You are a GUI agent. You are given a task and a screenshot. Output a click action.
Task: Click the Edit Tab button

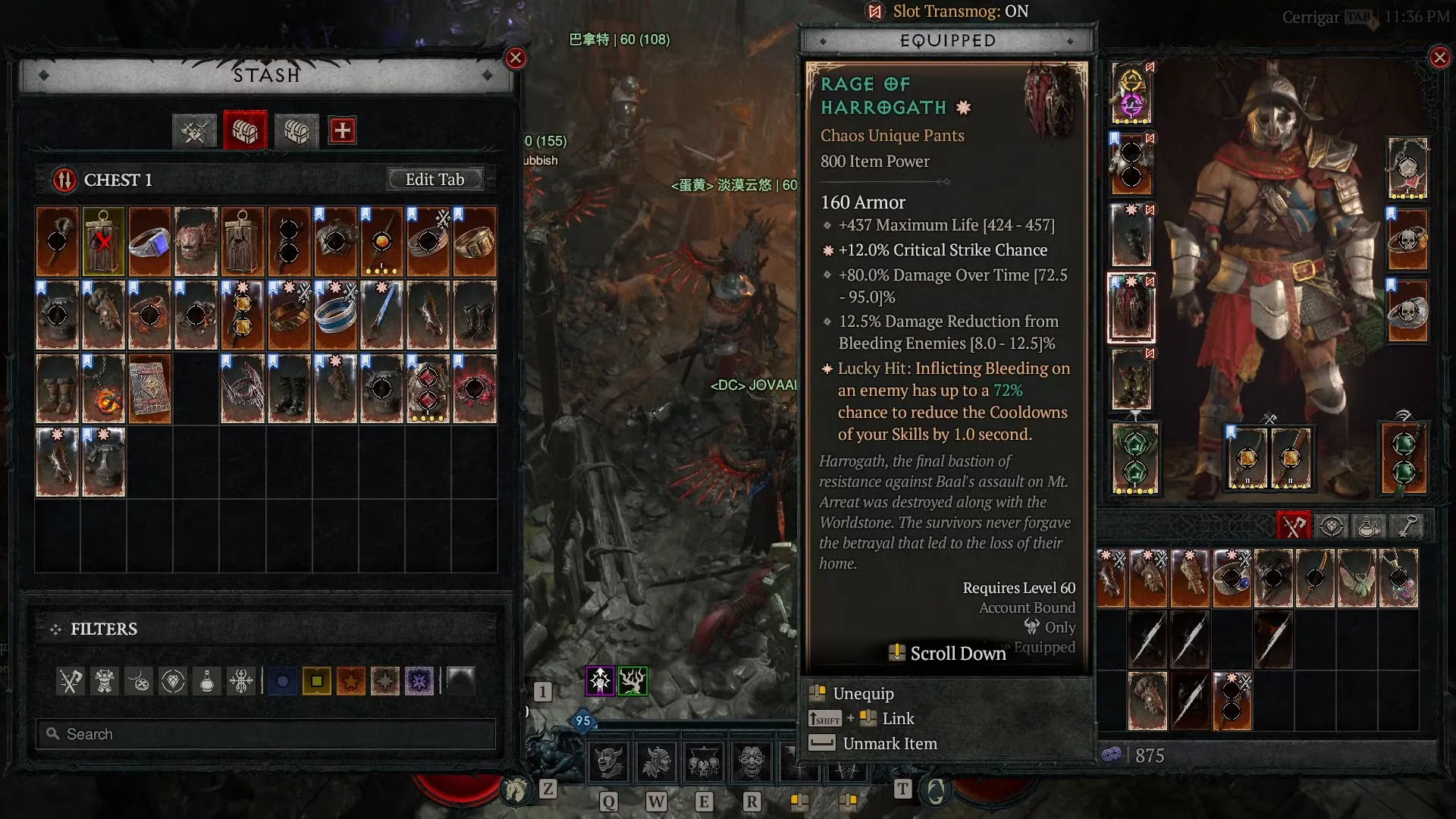[435, 180]
